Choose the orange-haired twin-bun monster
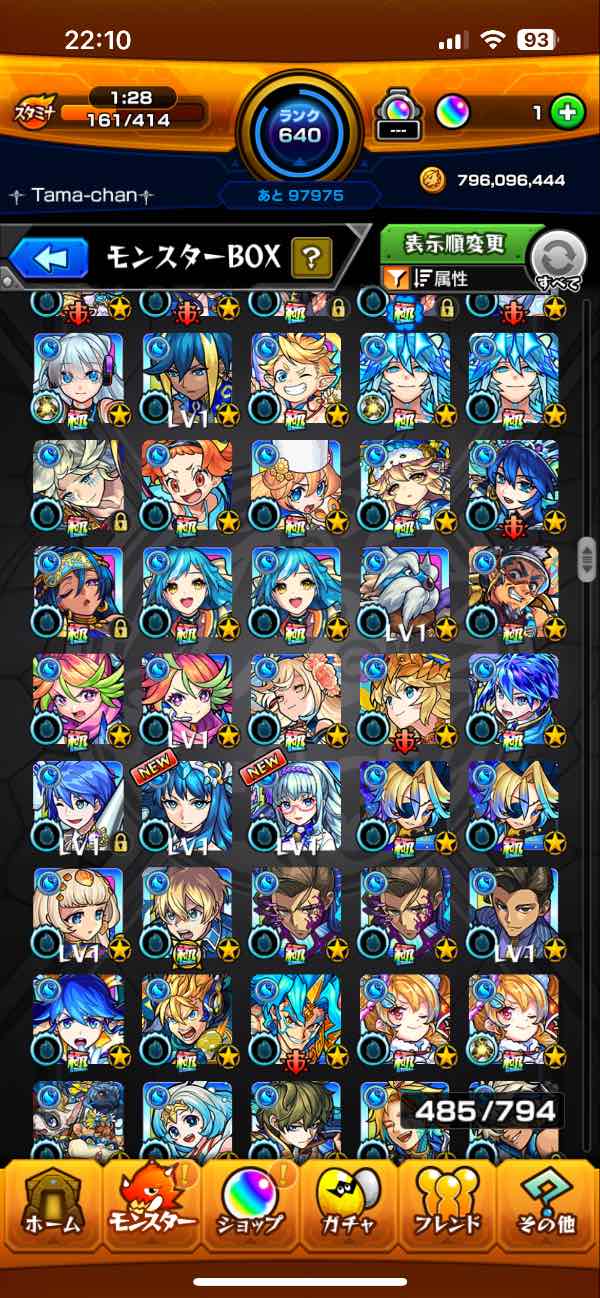 point(187,485)
